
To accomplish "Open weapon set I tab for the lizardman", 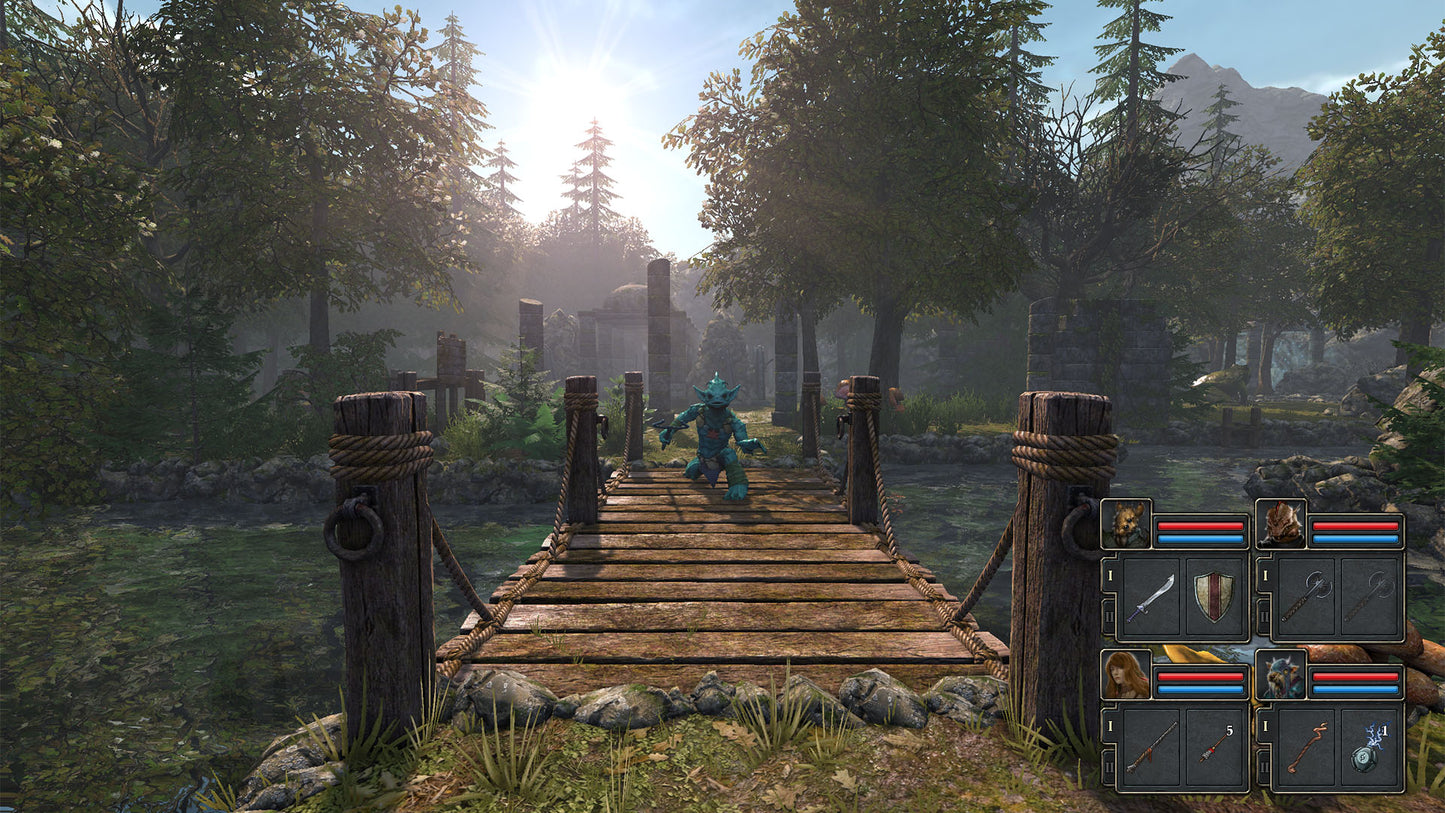I will (1264, 576).
